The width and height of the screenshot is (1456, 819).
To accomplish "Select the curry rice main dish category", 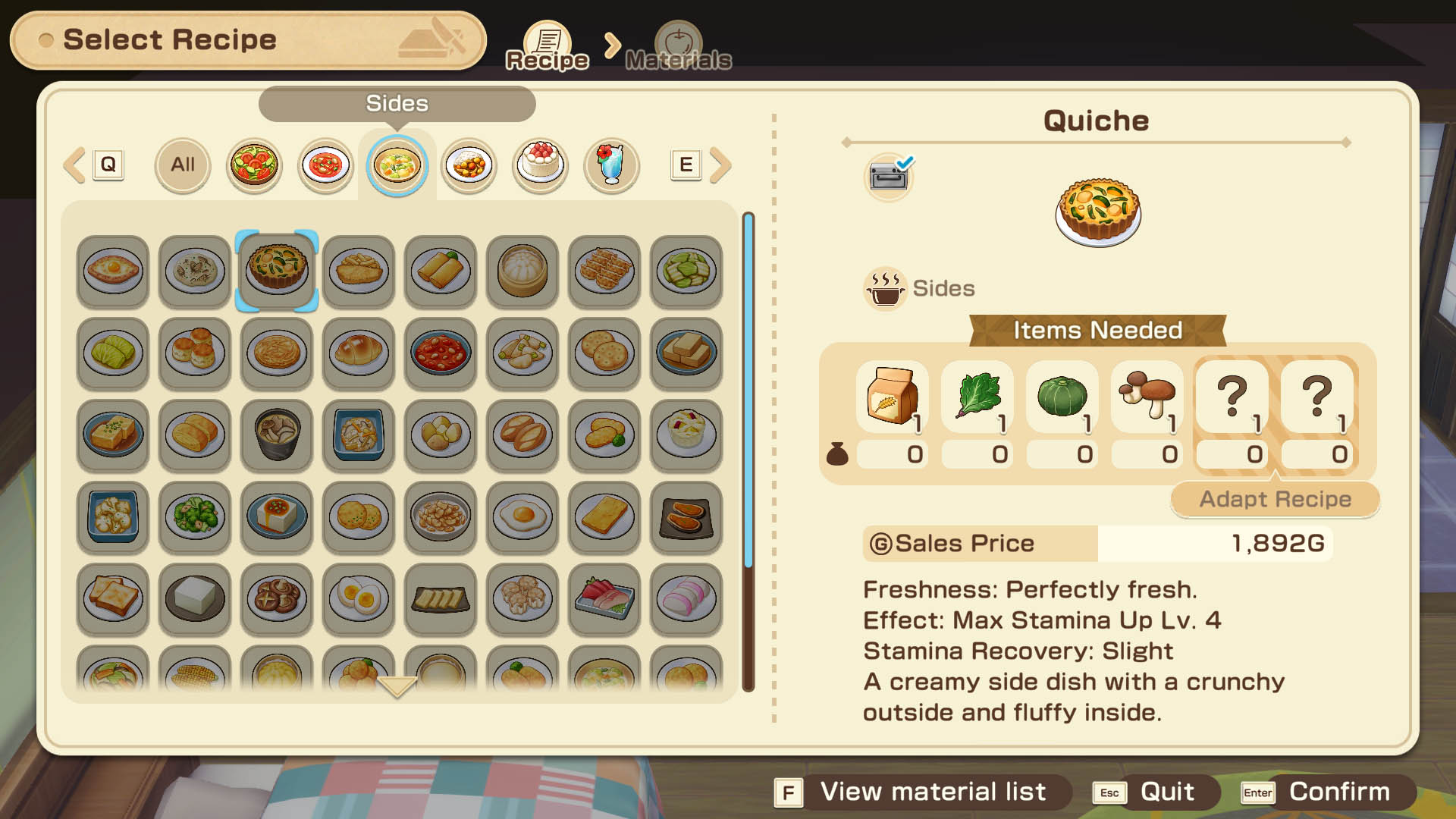I will click(x=469, y=165).
